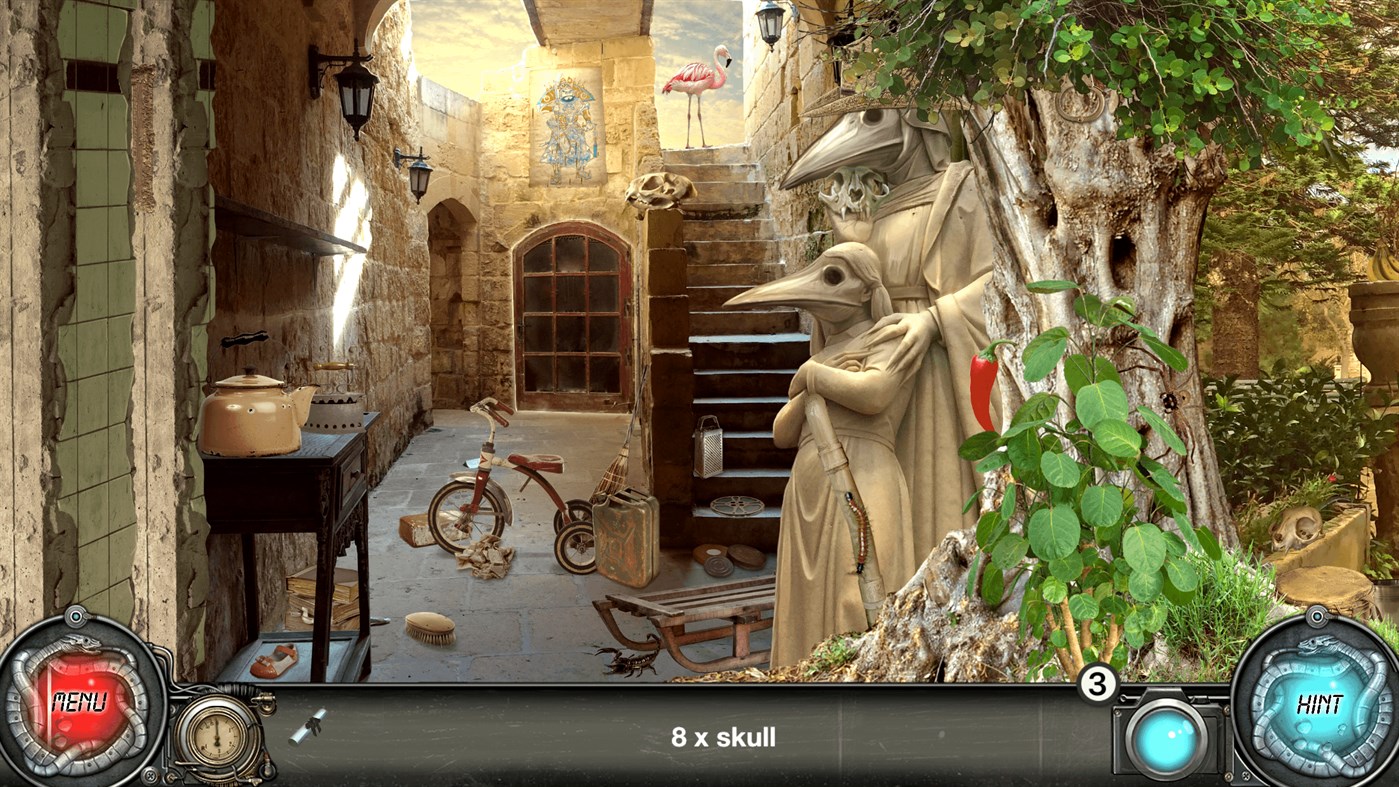Select the white kettle on the stove table
The height and width of the screenshot is (787, 1399).
pyautogui.click(x=250, y=408)
